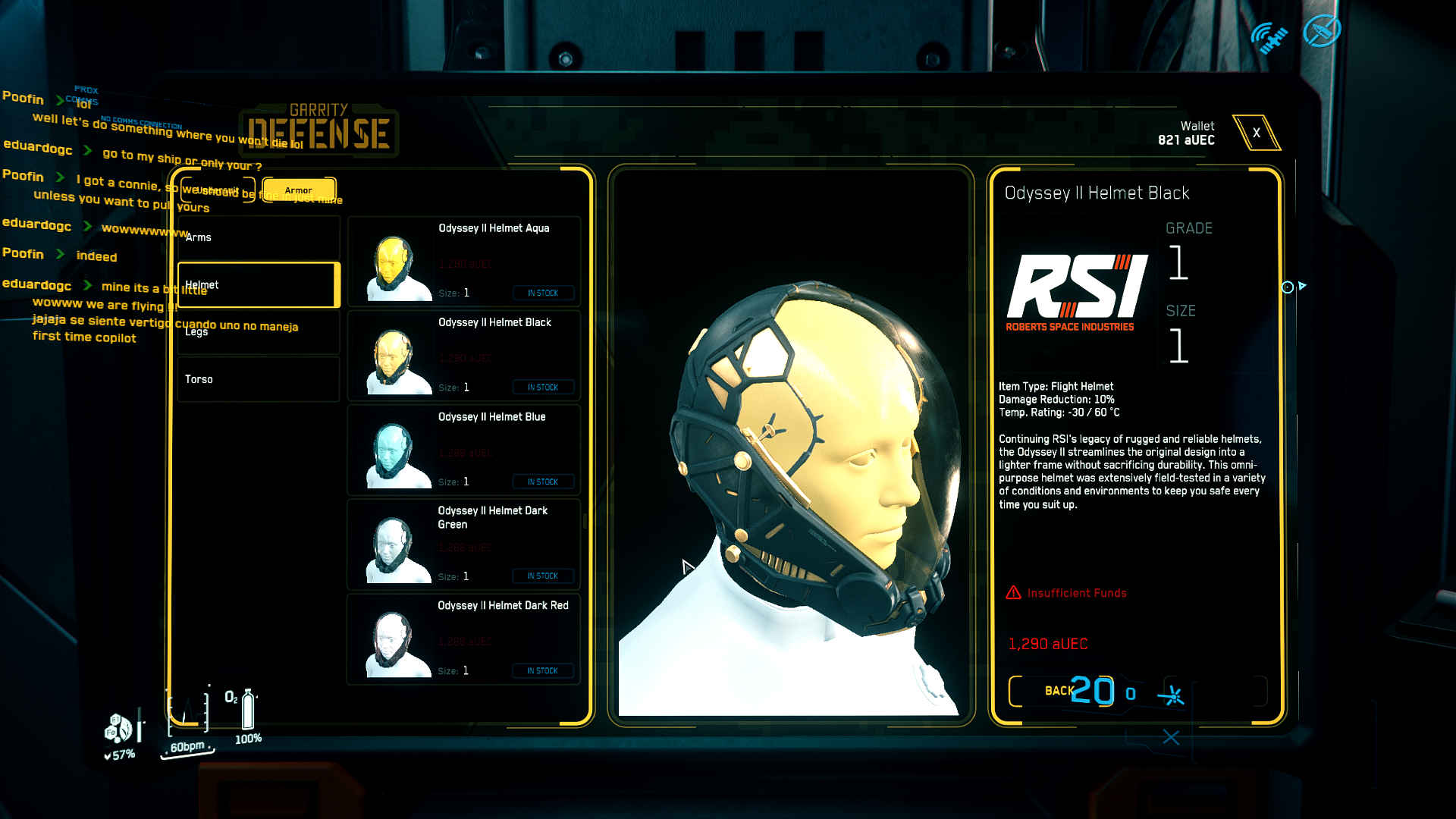
Task: Choose Odyssey II Helmet Dark Green
Action: (x=463, y=544)
